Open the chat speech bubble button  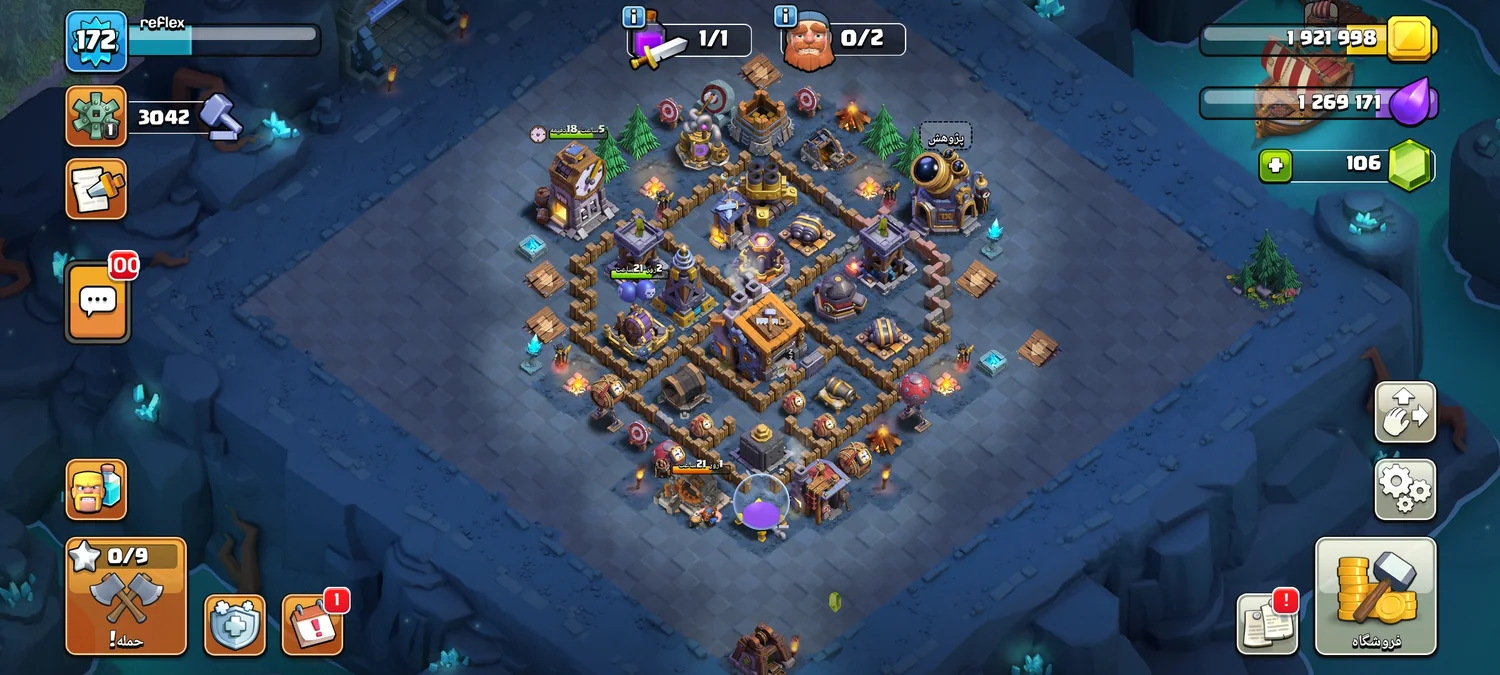click(x=97, y=301)
